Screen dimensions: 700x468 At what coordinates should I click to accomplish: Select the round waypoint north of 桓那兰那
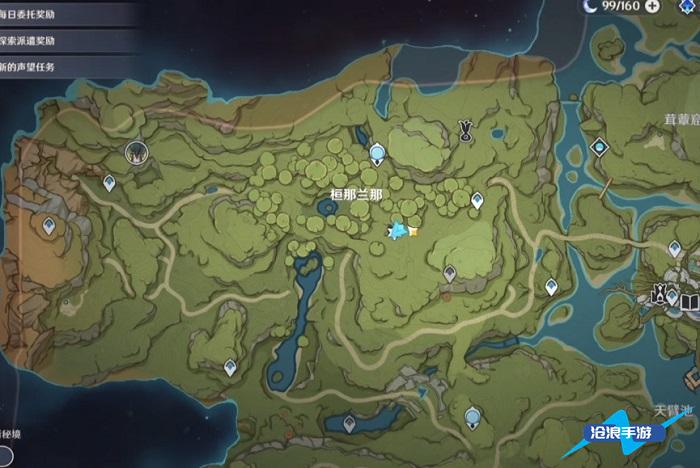pos(377,153)
